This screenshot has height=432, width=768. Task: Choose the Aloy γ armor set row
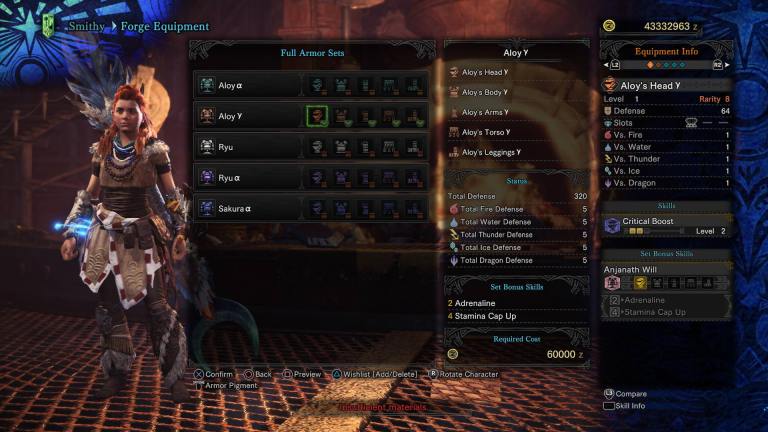coord(248,116)
